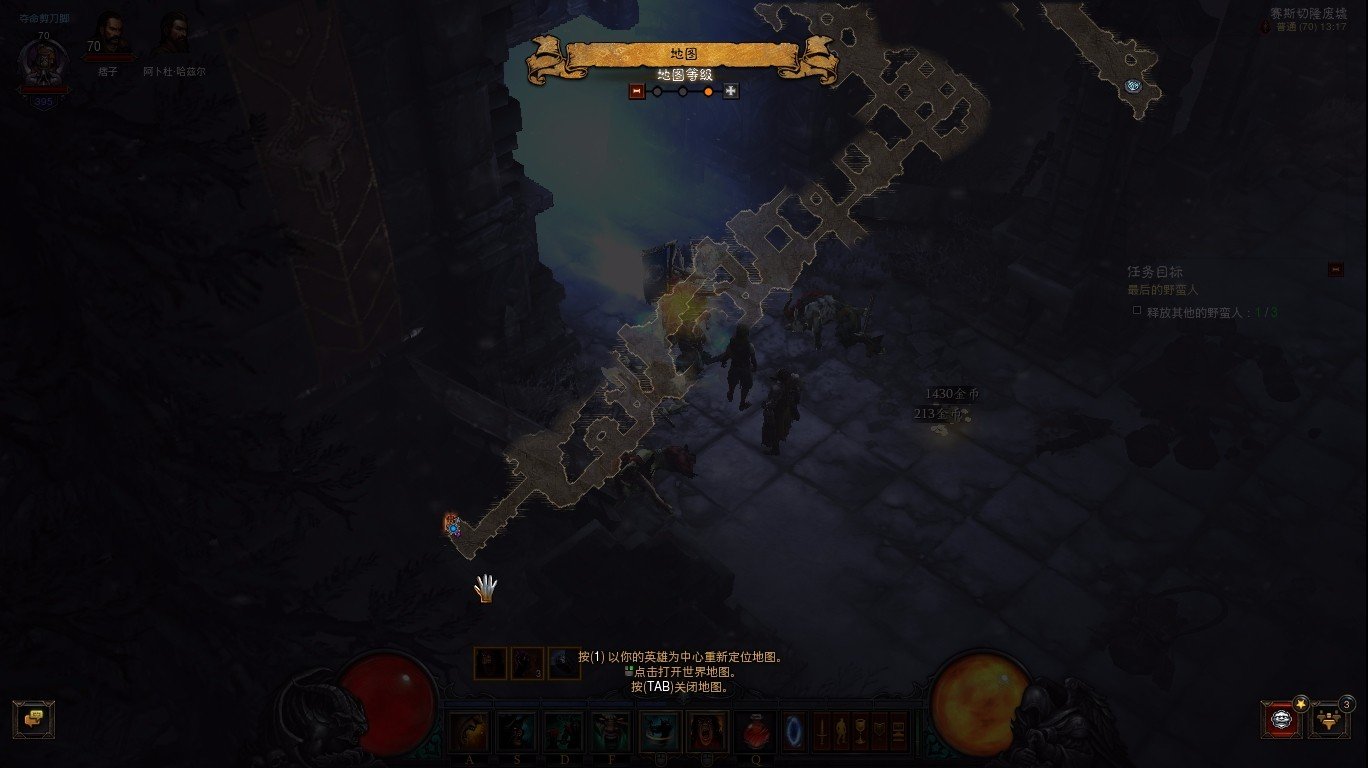Select the orange active map zoom level dot
The width and height of the screenshot is (1368, 768).
click(x=708, y=91)
